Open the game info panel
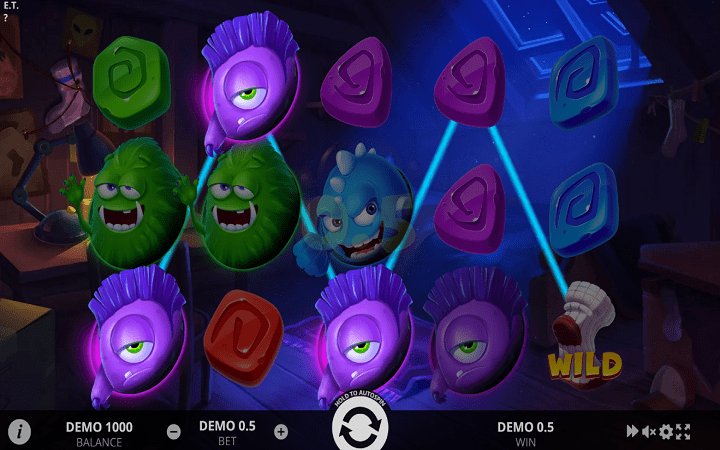 [x=19, y=432]
